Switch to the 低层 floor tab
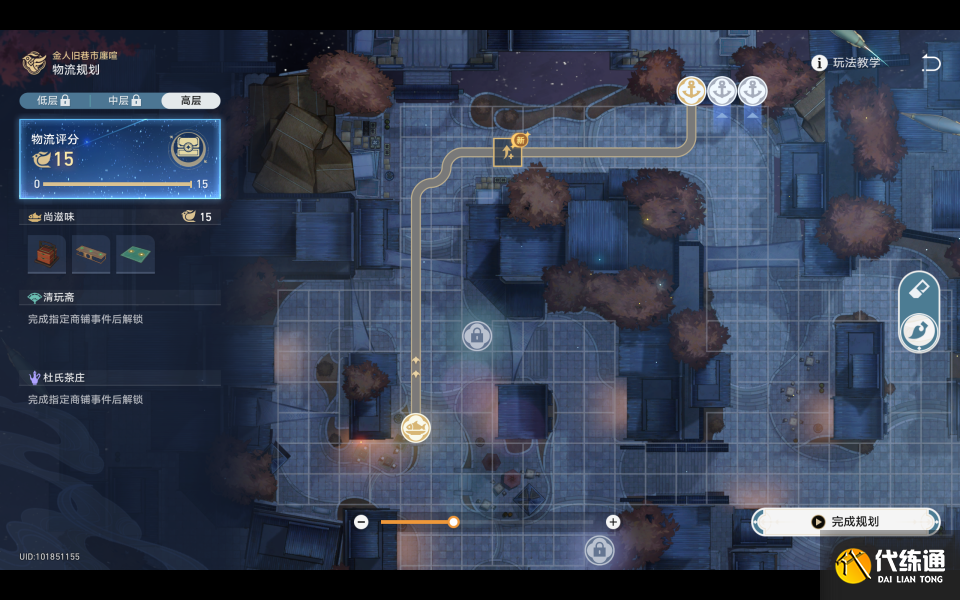960x600 pixels. 53,101
